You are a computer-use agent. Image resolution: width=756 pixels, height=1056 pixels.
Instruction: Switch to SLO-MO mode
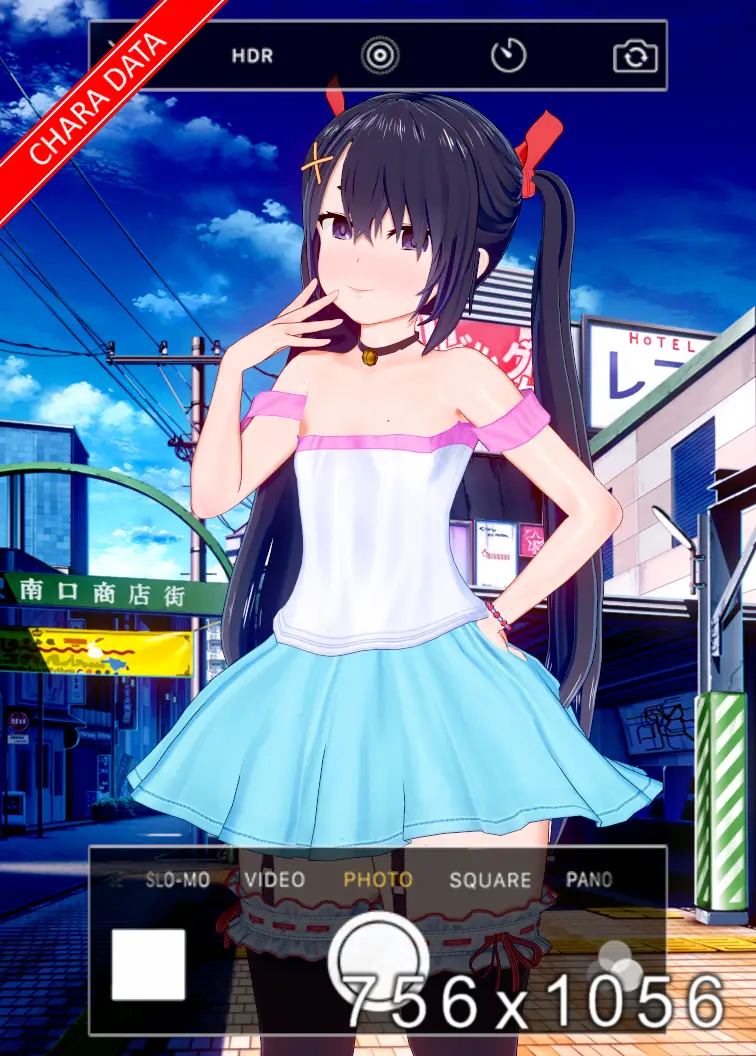pyautogui.click(x=177, y=880)
